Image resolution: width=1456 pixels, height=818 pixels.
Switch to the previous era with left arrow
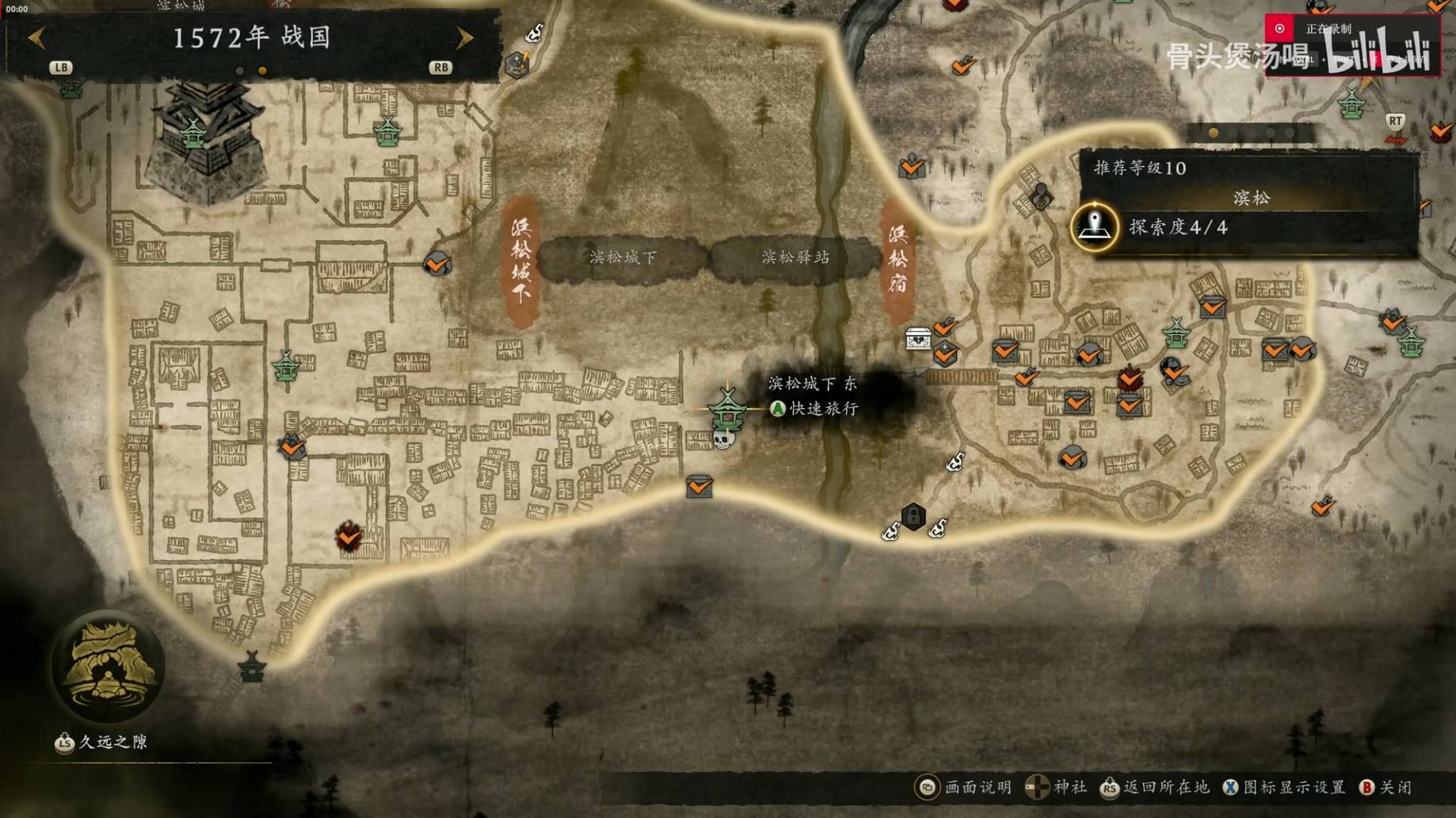(x=37, y=37)
